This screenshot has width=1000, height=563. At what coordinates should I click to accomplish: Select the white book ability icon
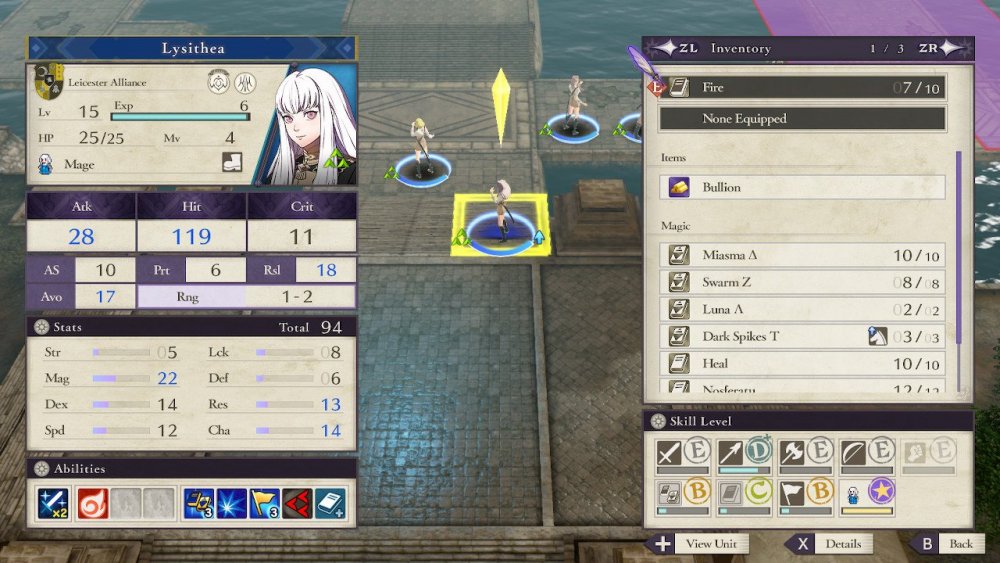(331, 503)
